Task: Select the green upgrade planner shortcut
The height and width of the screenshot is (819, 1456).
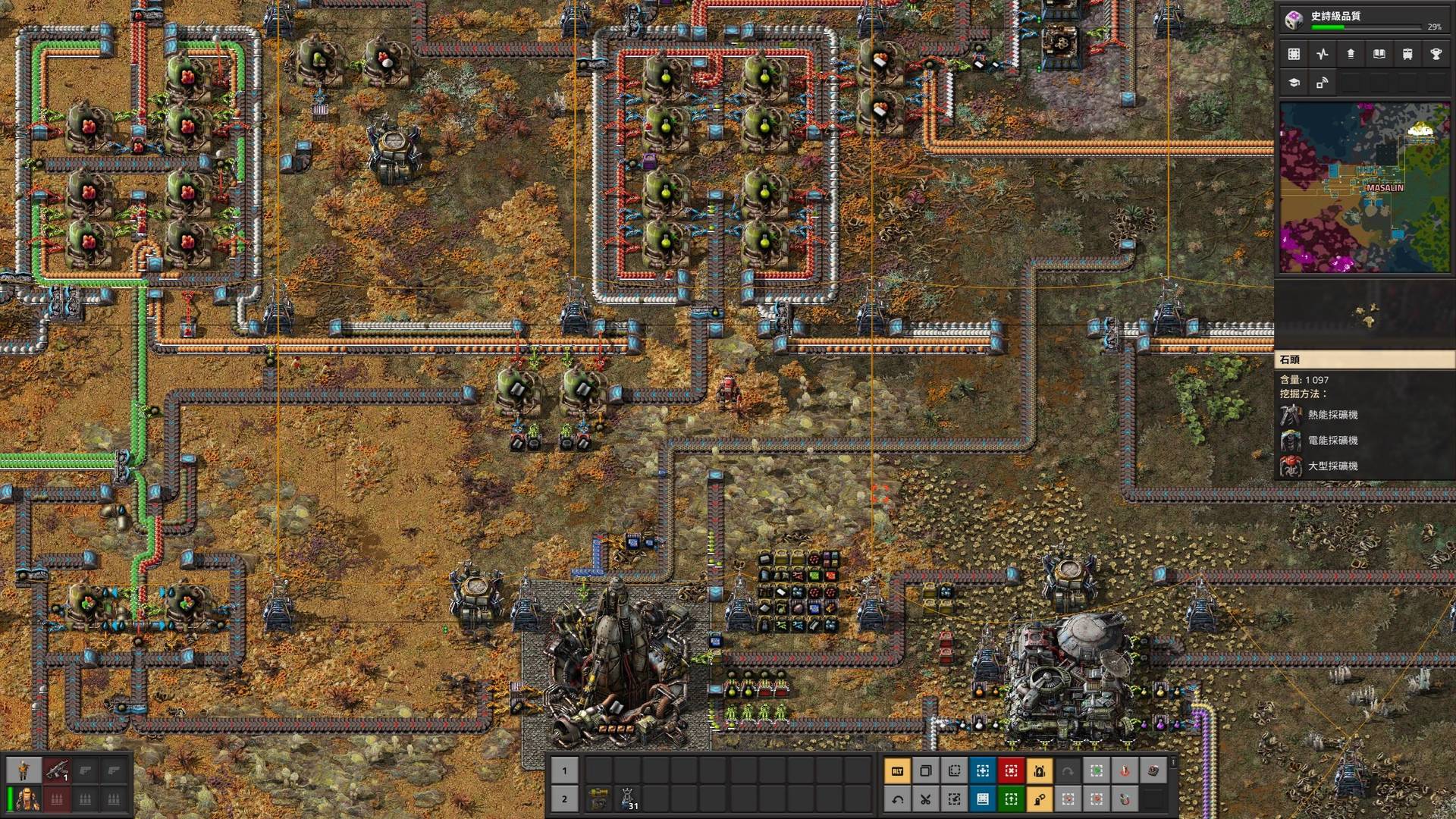Action: click(1011, 799)
